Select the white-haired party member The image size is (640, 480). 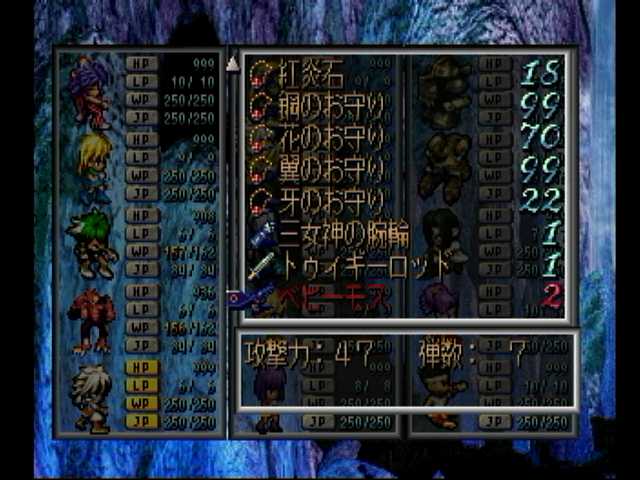tap(91, 397)
